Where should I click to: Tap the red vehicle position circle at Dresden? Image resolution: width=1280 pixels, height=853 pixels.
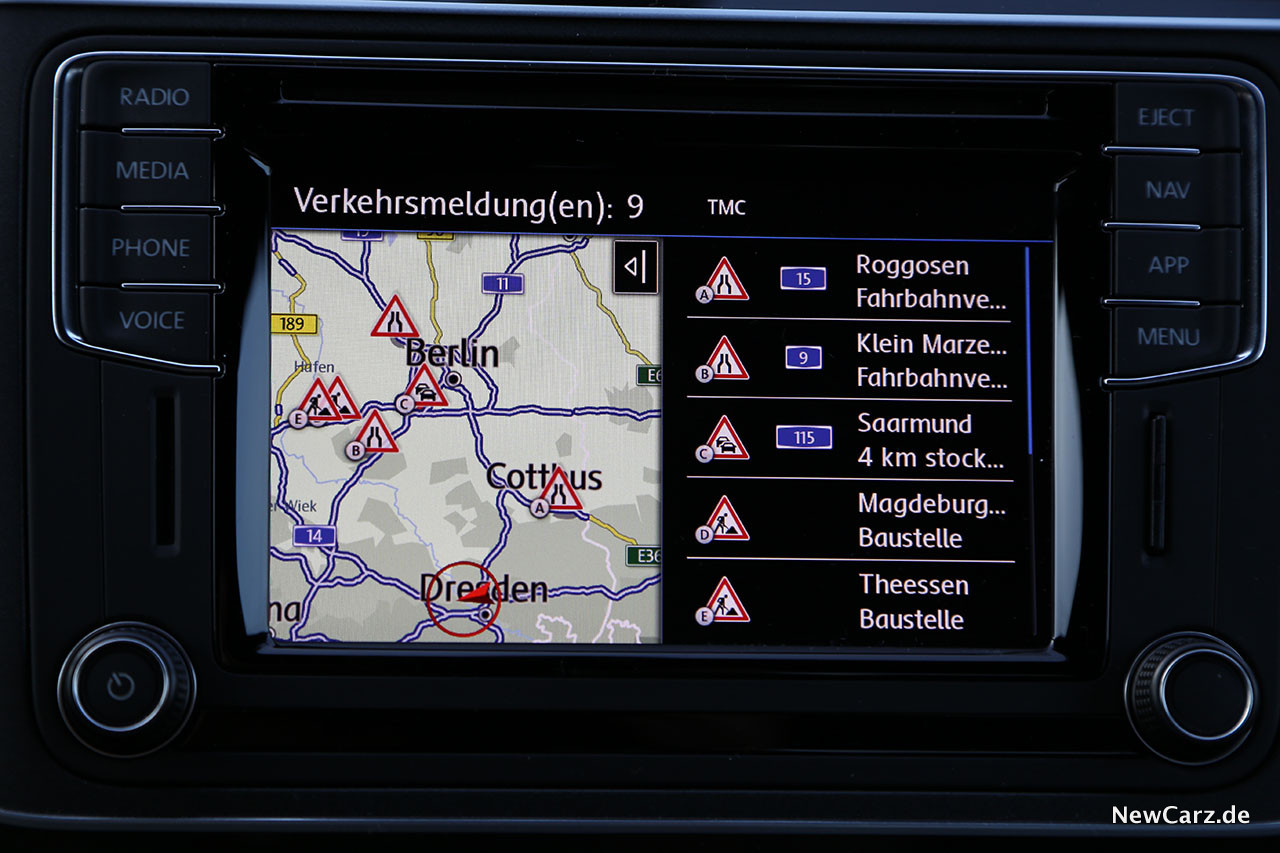[463, 598]
